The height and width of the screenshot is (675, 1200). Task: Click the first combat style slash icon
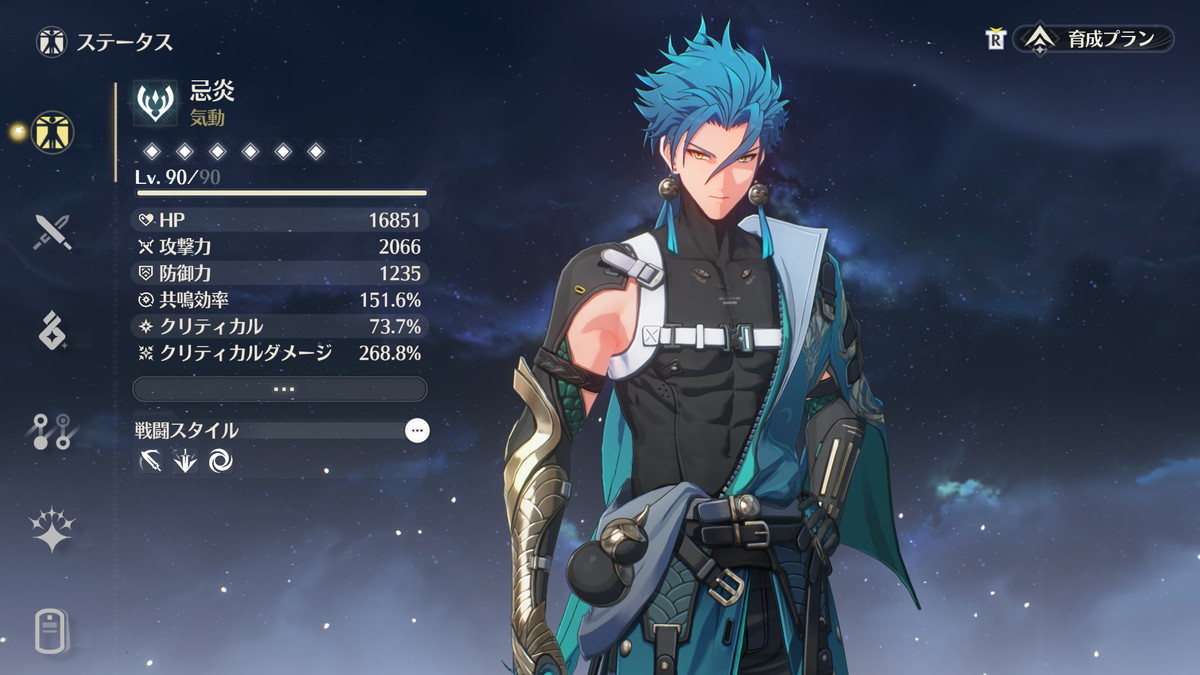(x=151, y=461)
